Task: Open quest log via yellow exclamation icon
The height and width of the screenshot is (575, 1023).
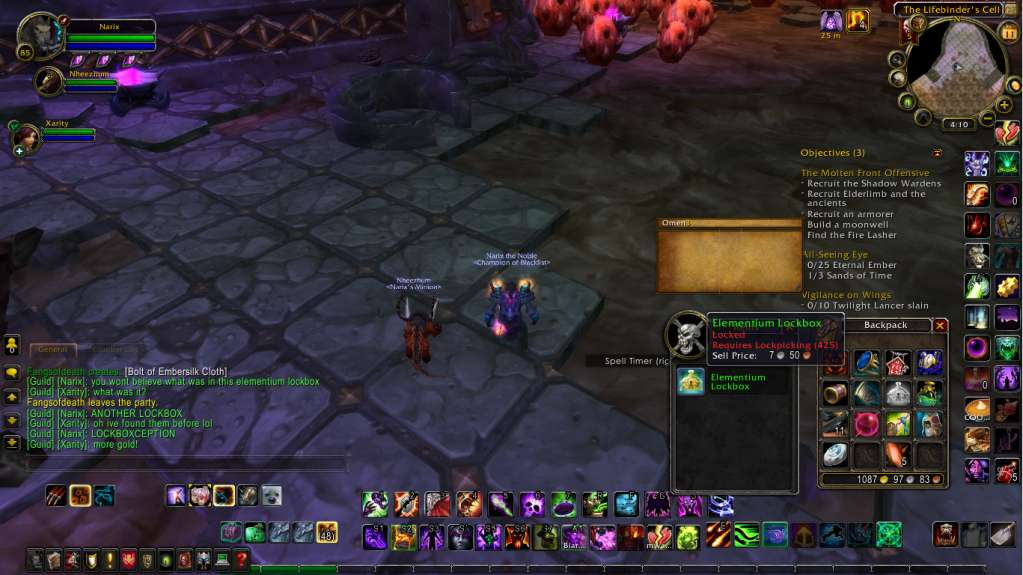Action: point(109,560)
